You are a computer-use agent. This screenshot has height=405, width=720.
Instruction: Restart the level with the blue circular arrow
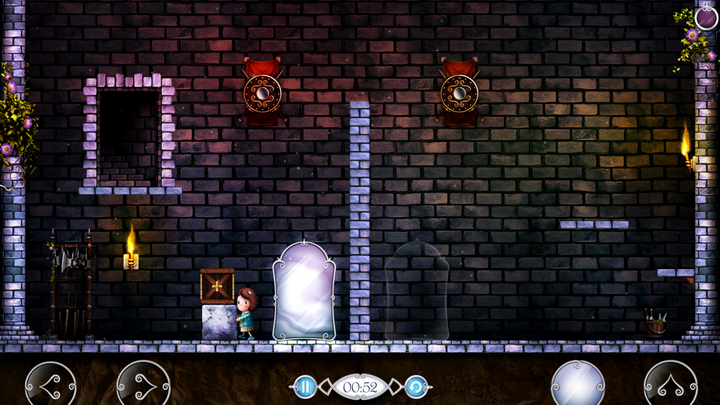(x=417, y=386)
